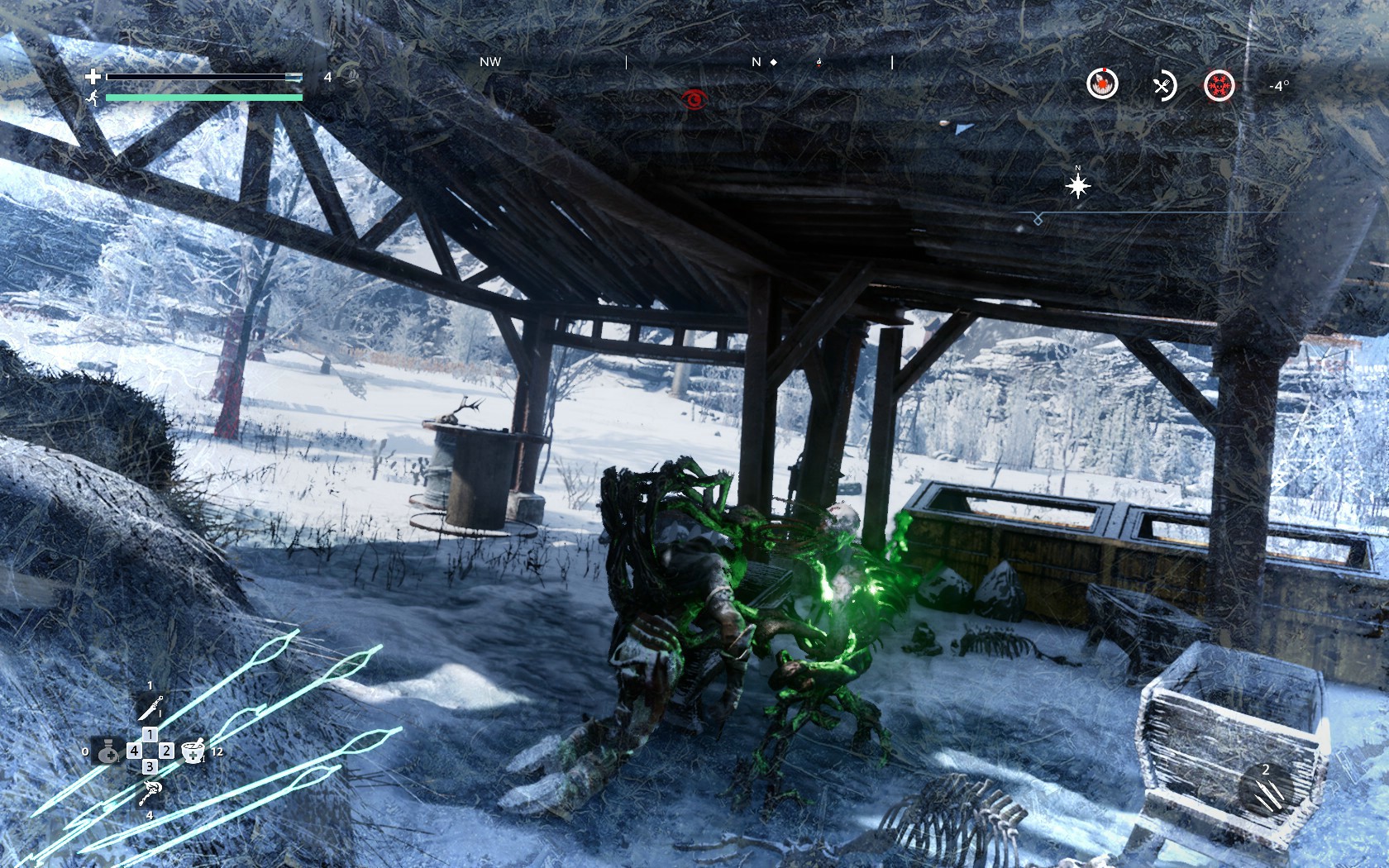
Task: Click the campfire marker on the compass
Action: (x=819, y=62)
